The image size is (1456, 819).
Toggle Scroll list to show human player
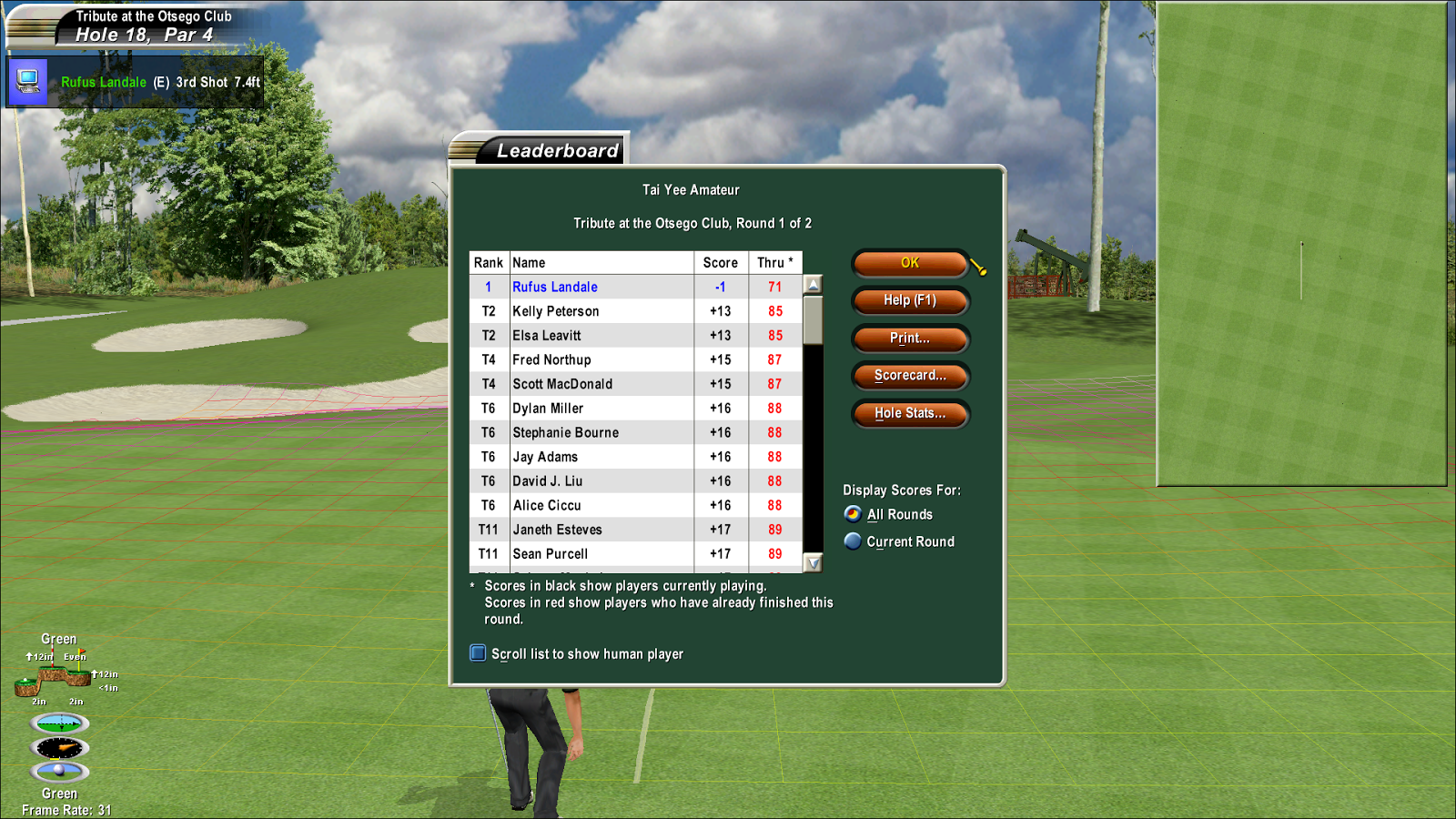(478, 653)
